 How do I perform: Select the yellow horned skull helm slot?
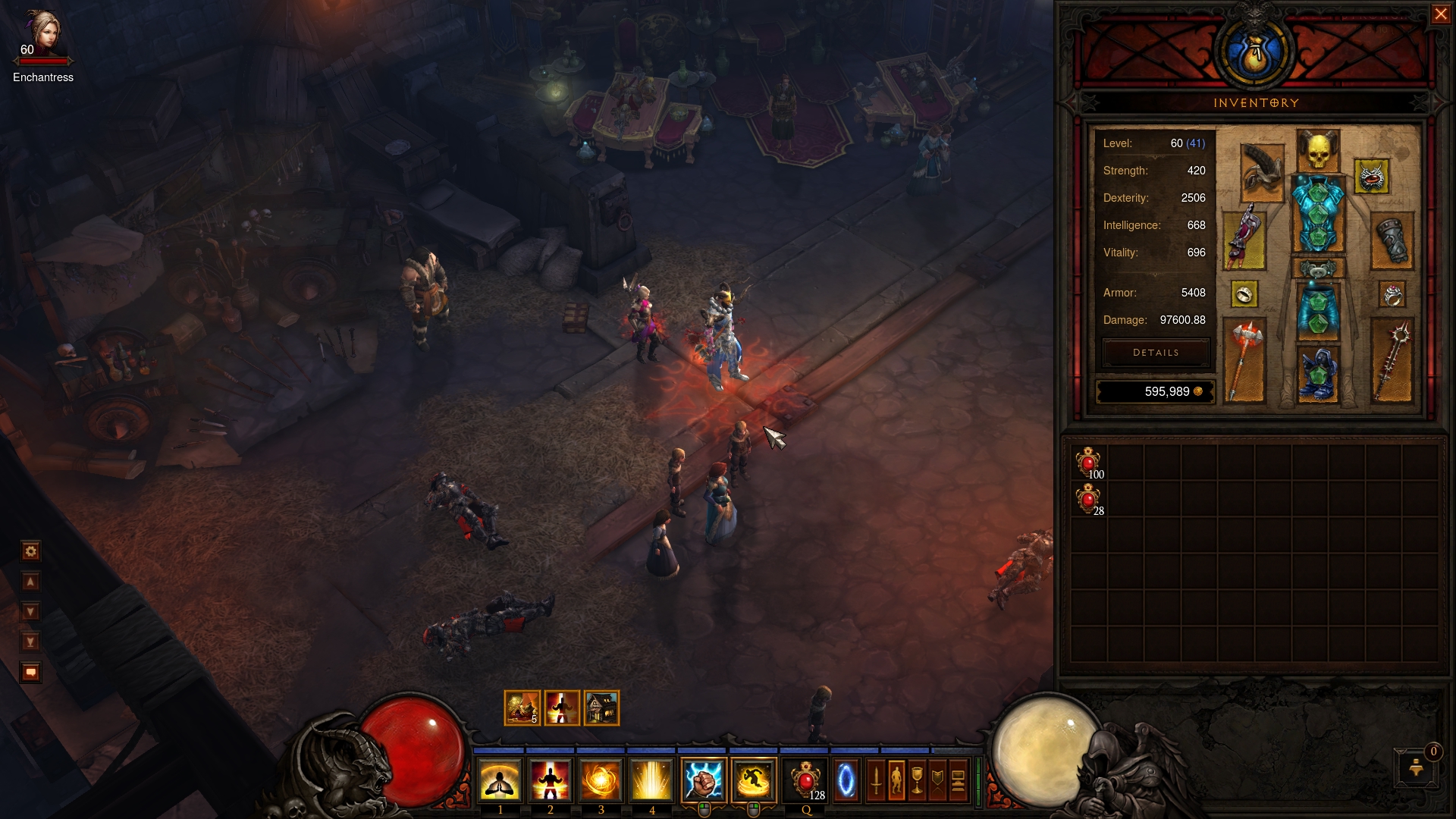pyautogui.click(x=1318, y=151)
